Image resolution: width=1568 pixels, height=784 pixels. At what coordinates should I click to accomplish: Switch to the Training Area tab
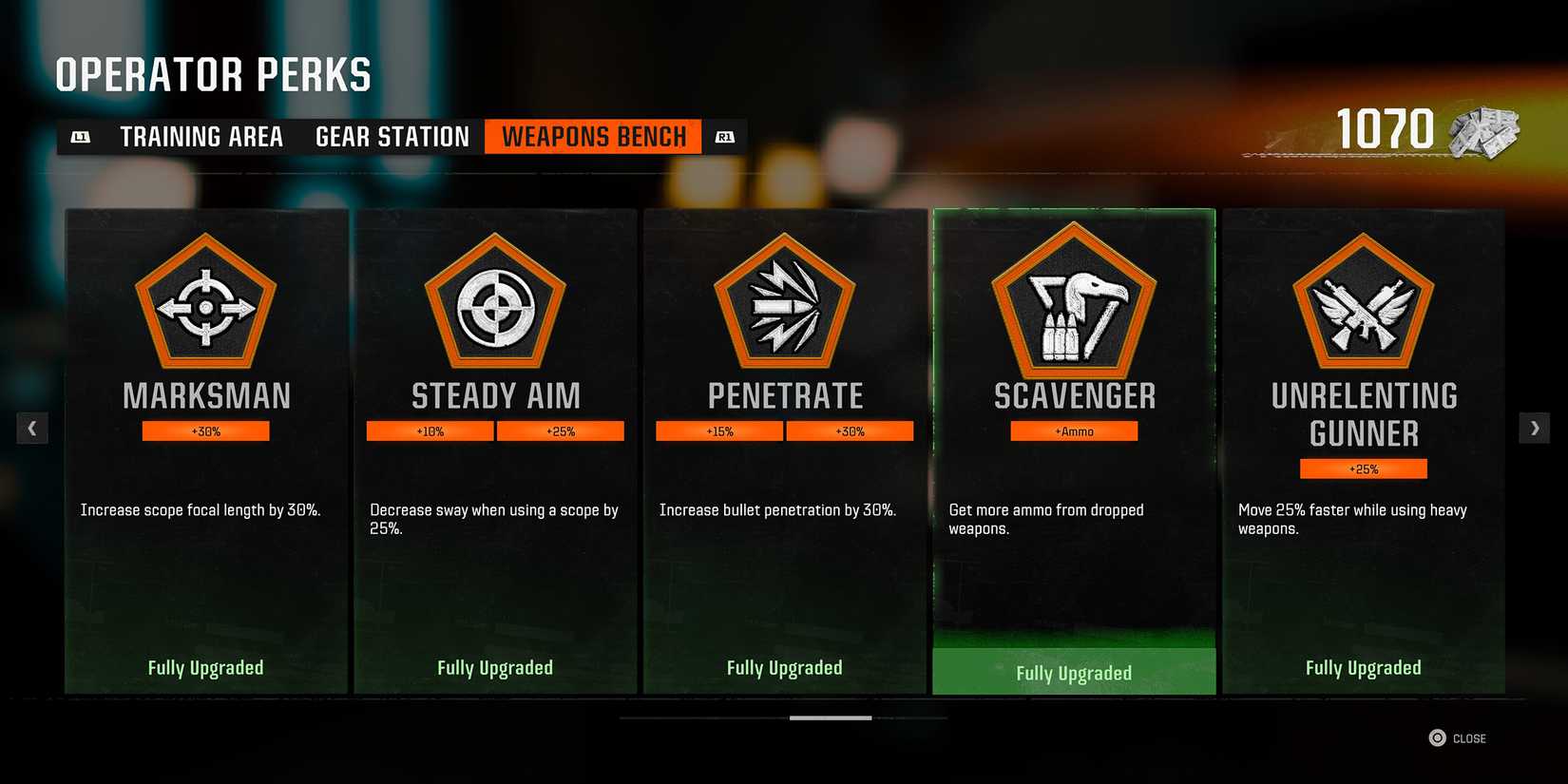coord(201,136)
